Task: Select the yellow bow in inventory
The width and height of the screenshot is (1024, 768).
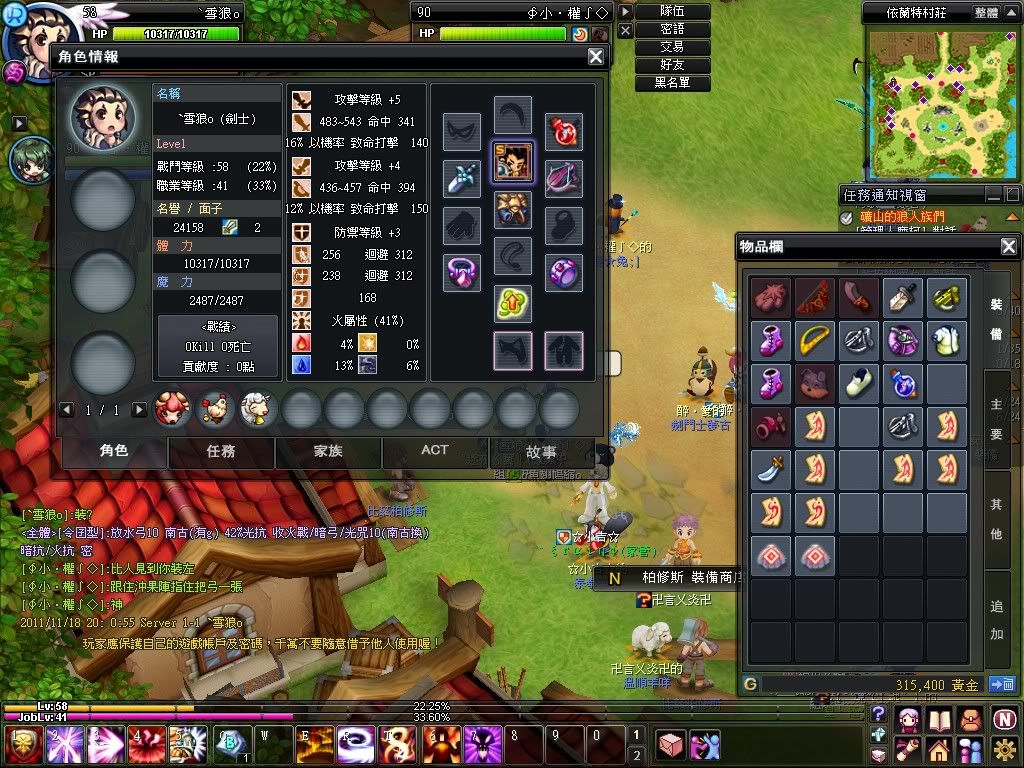Action: [815, 340]
